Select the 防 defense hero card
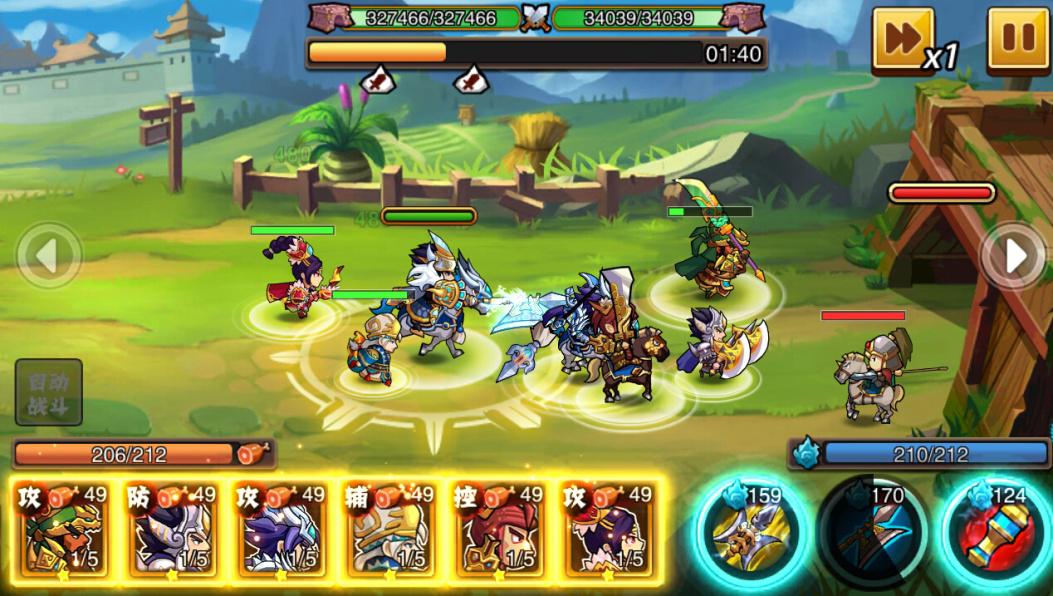Viewport: 1053px width, 596px height. pos(171,530)
